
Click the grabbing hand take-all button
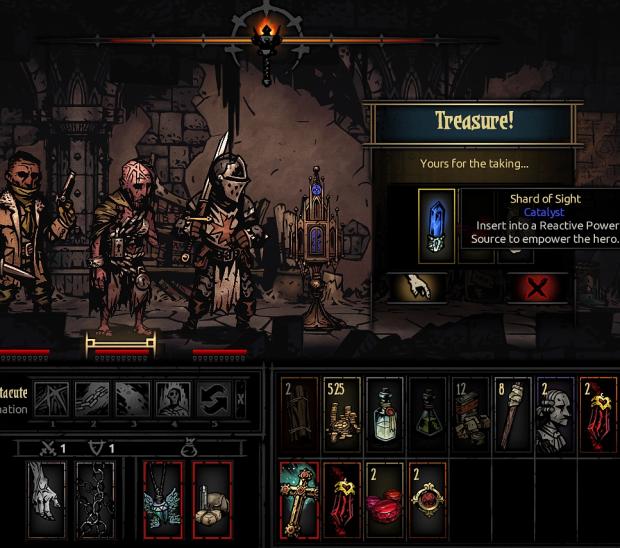click(x=418, y=288)
